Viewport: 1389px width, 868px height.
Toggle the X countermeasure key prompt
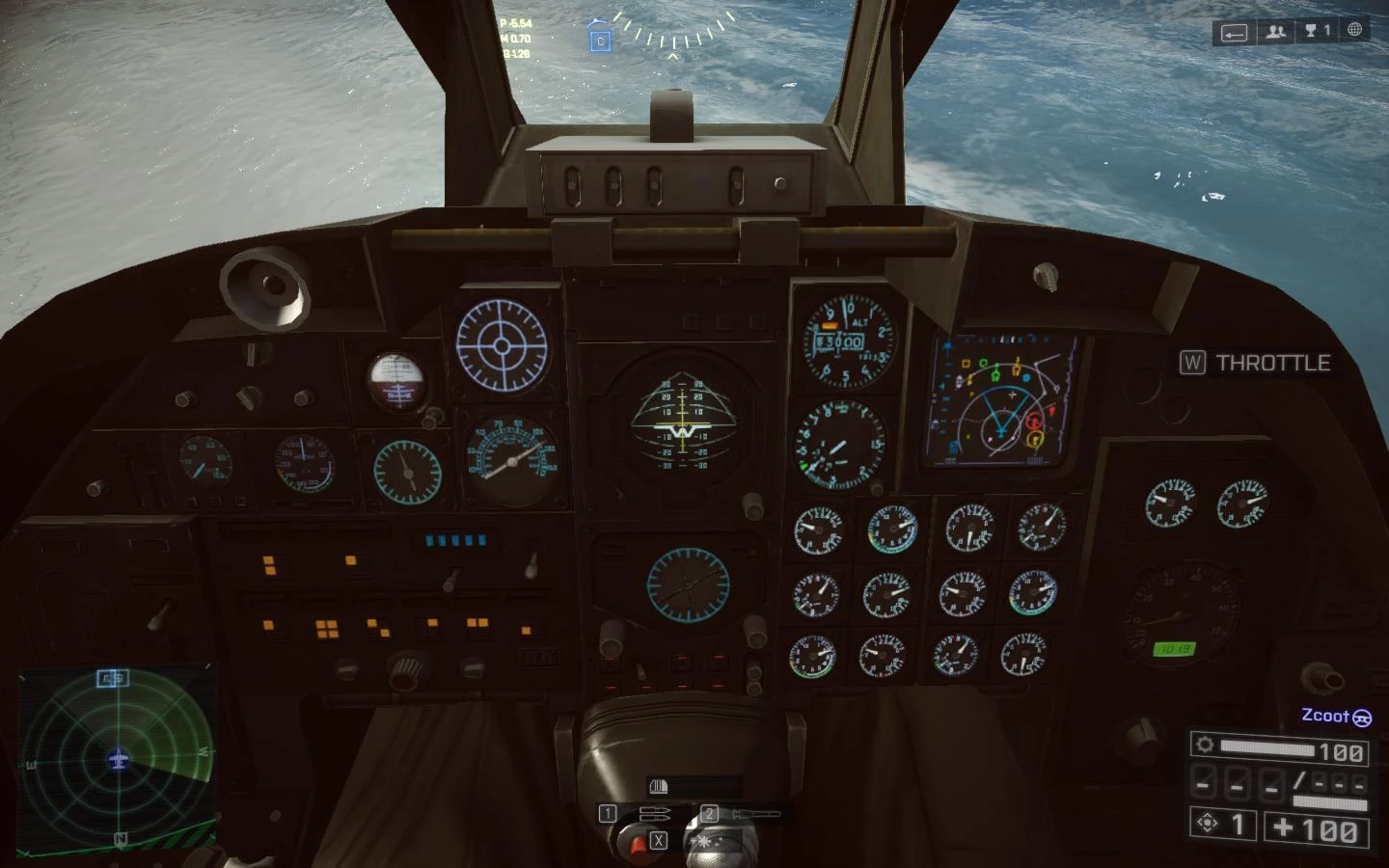pos(659,840)
